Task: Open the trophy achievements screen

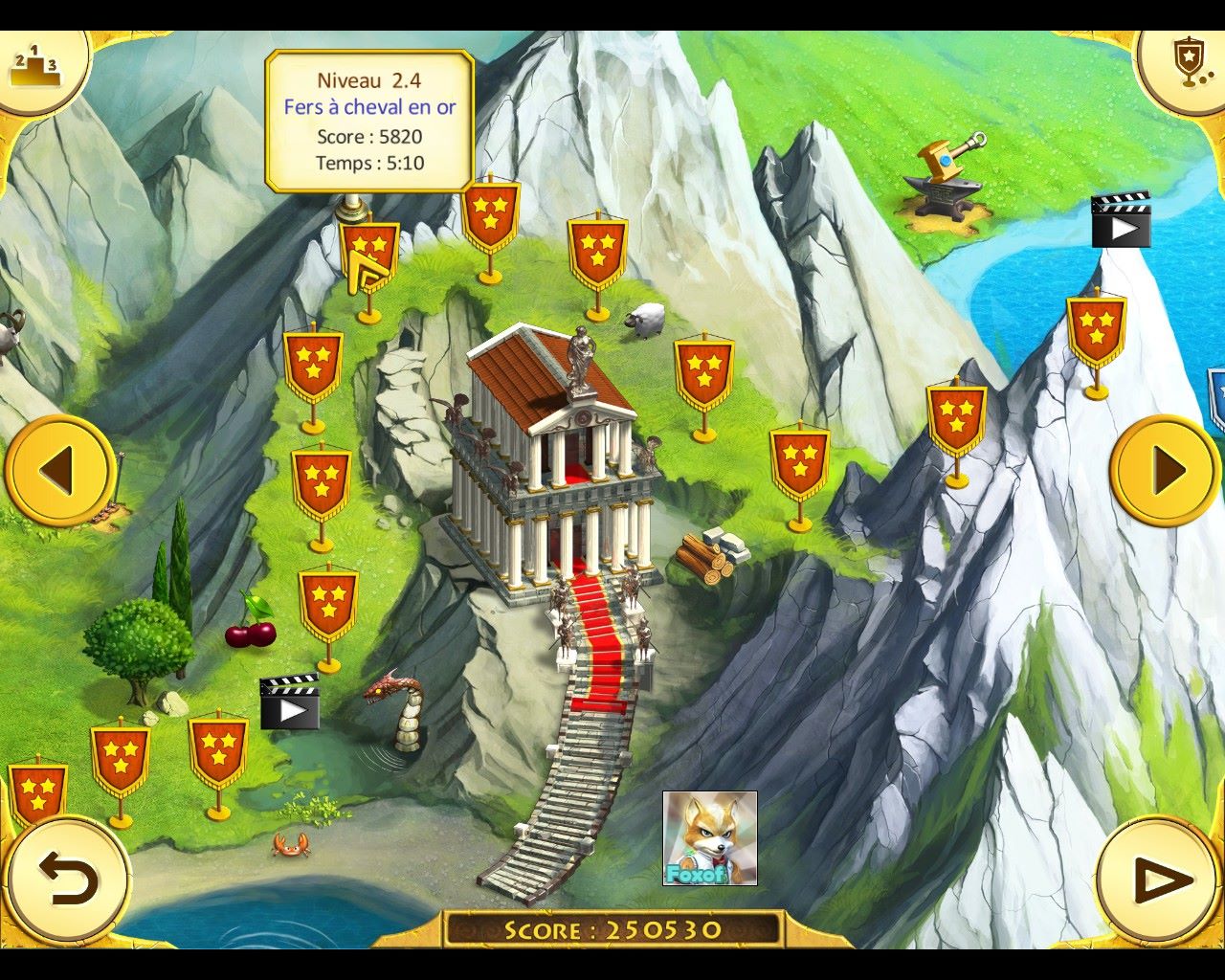Action: click(1189, 63)
